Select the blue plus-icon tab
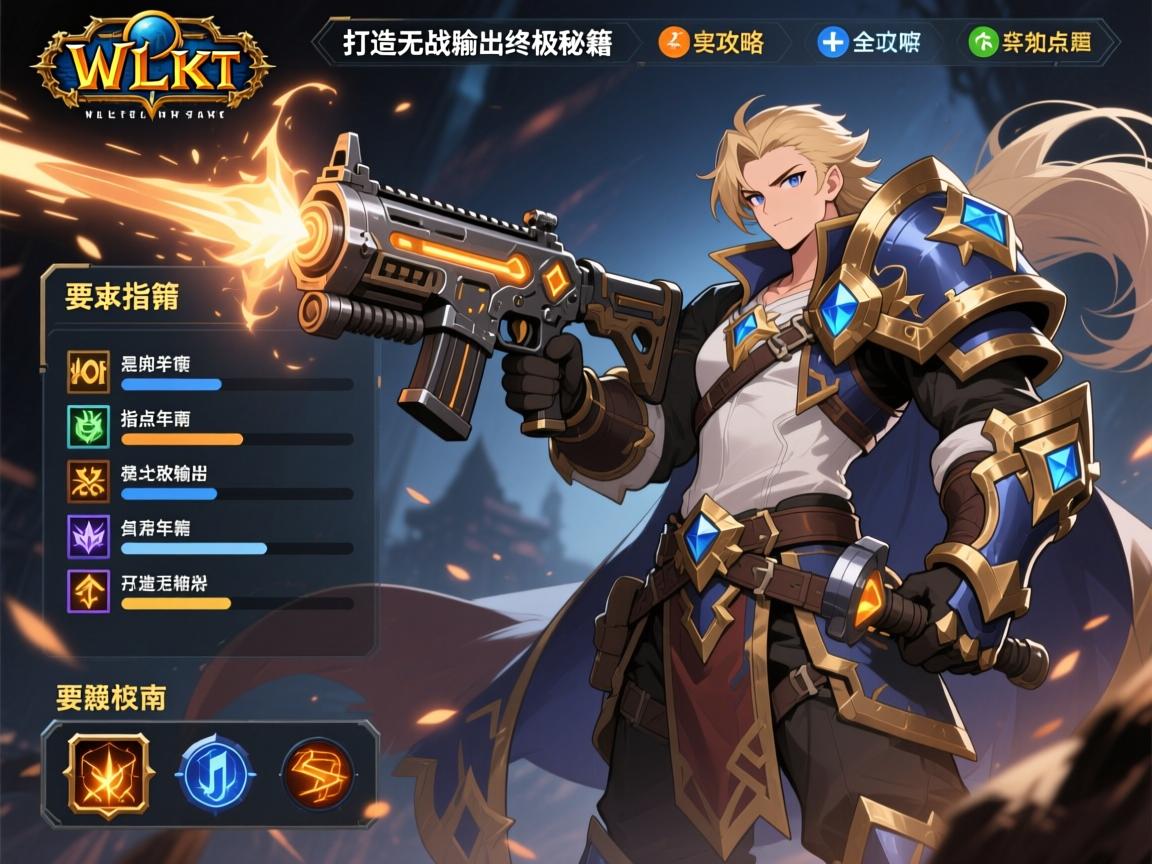The height and width of the screenshot is (864, 1152). [x=868, y=42]
